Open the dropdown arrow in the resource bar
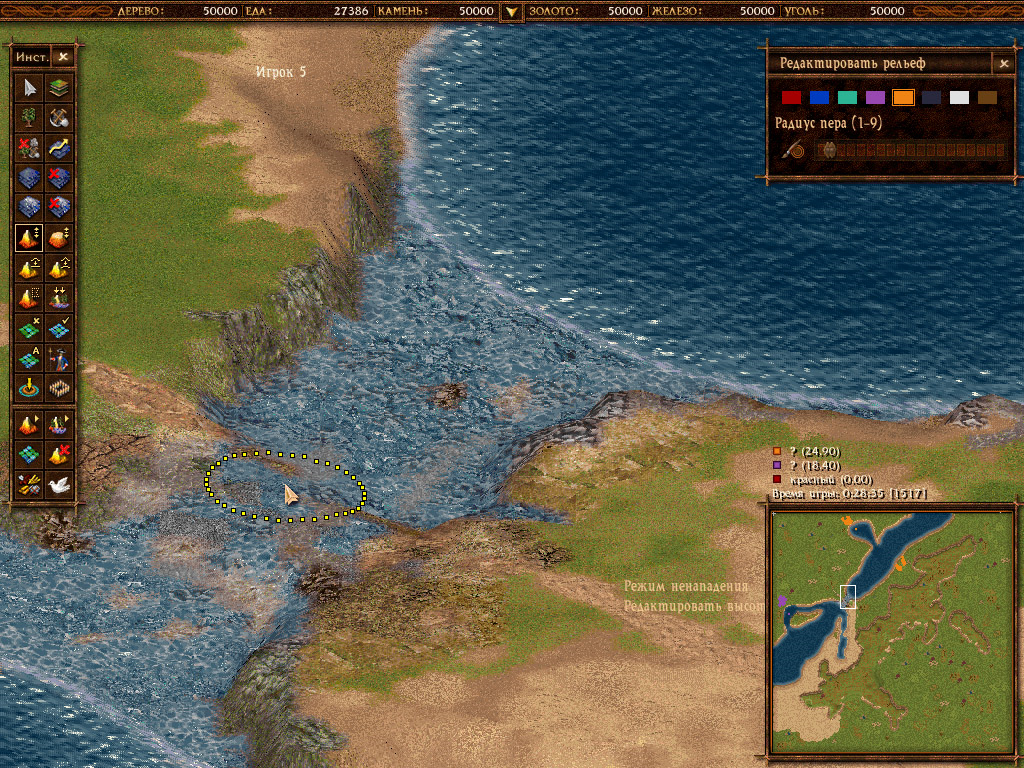 click(x=511, y=11)
